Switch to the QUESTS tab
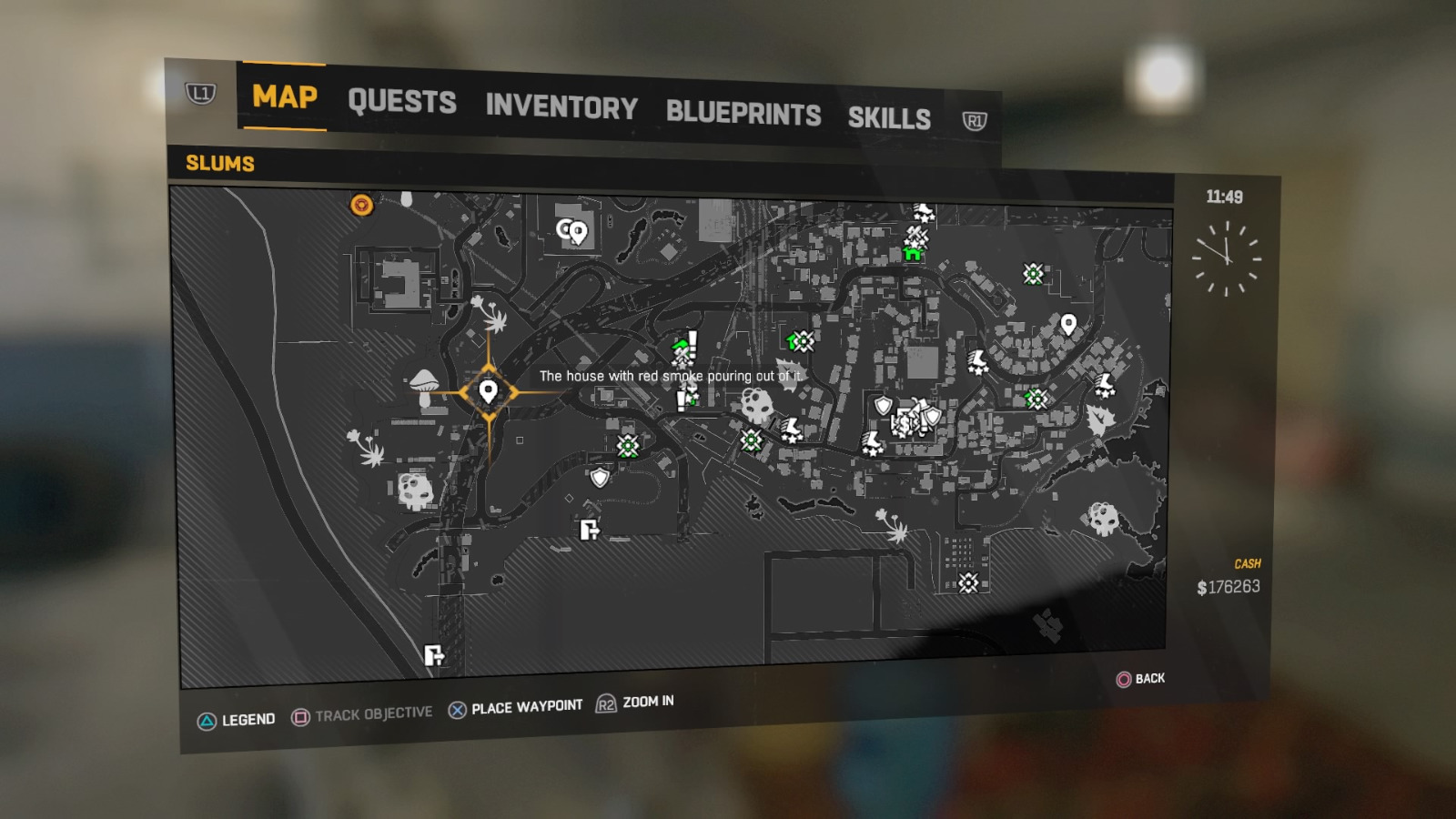 (x=402, y=102)
